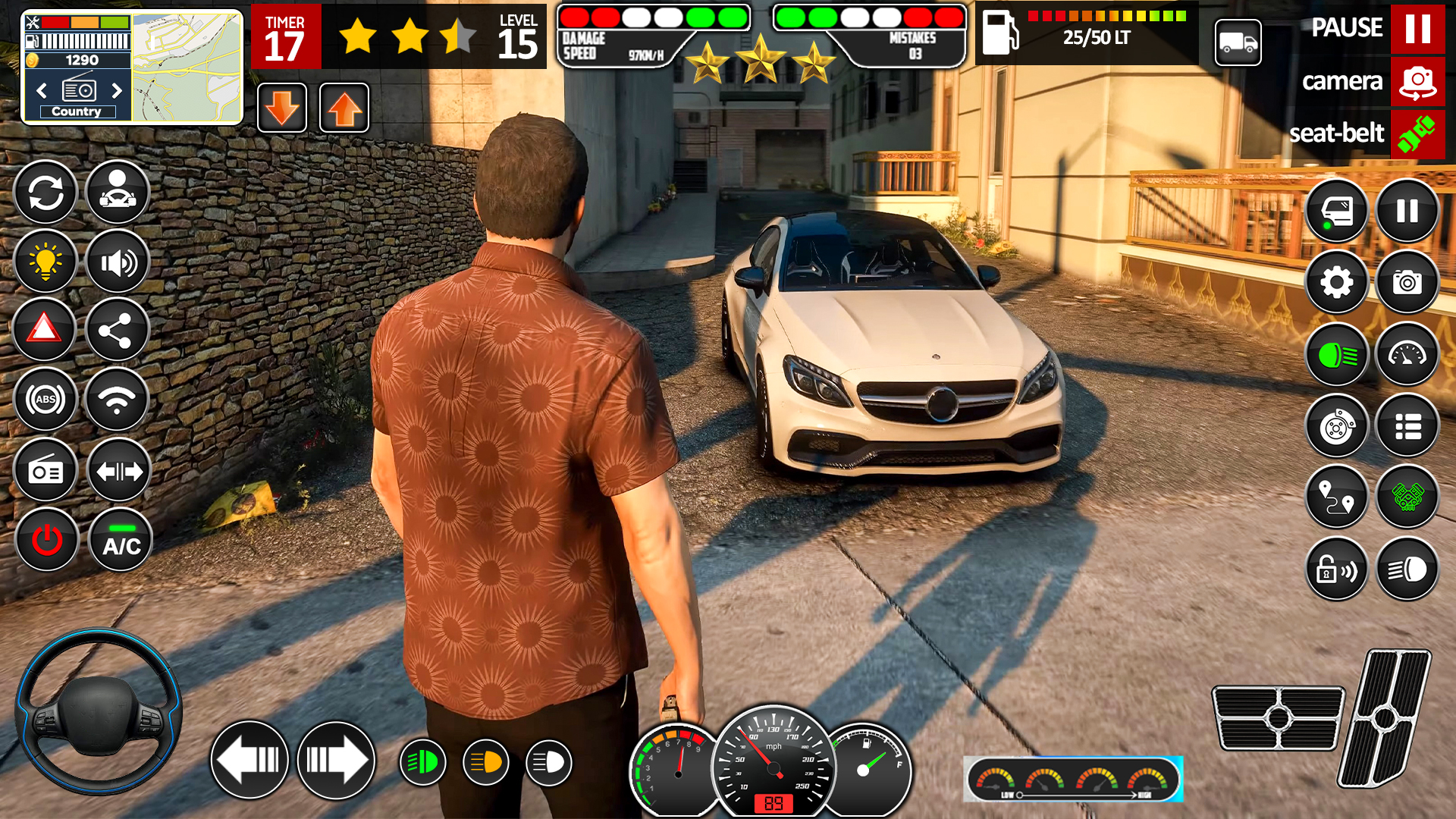Select next radio station arrow
Image resolution: width=1456 pixels, height=819 pixels.
point(117,91)
